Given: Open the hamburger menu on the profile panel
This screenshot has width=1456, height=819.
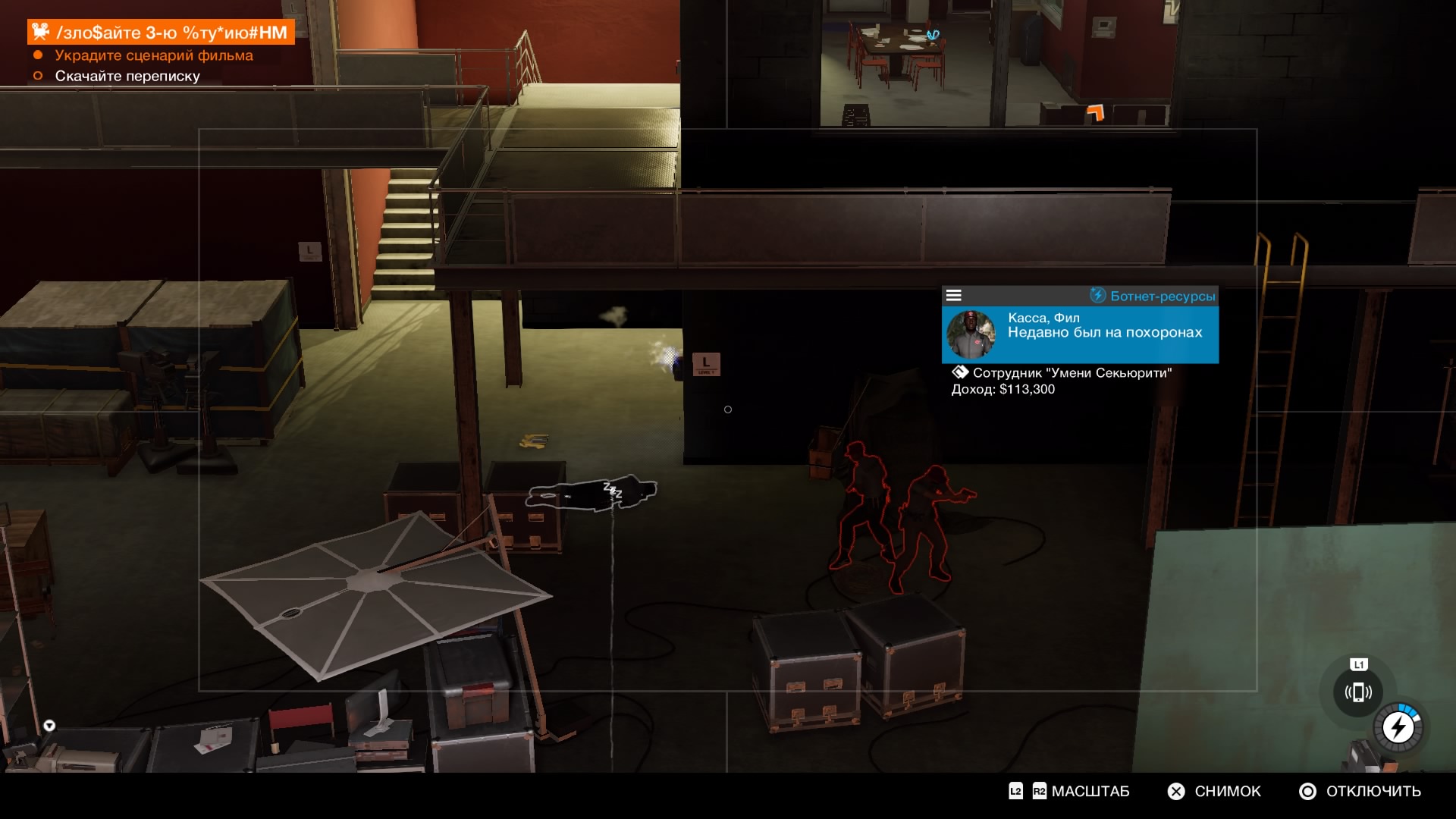Looking at the screenshot, I should 954,296.
